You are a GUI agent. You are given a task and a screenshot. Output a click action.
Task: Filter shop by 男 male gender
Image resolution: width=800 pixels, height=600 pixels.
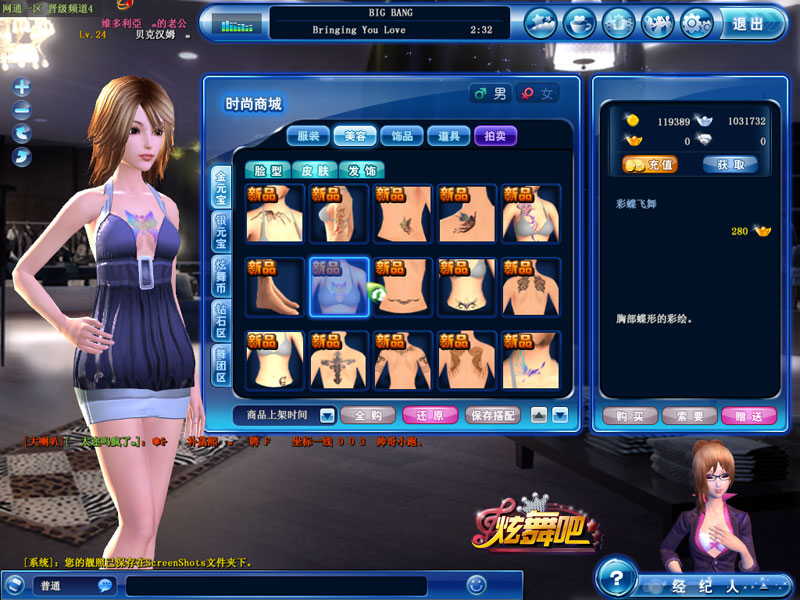pyautogui.click(x=490, y=93)
